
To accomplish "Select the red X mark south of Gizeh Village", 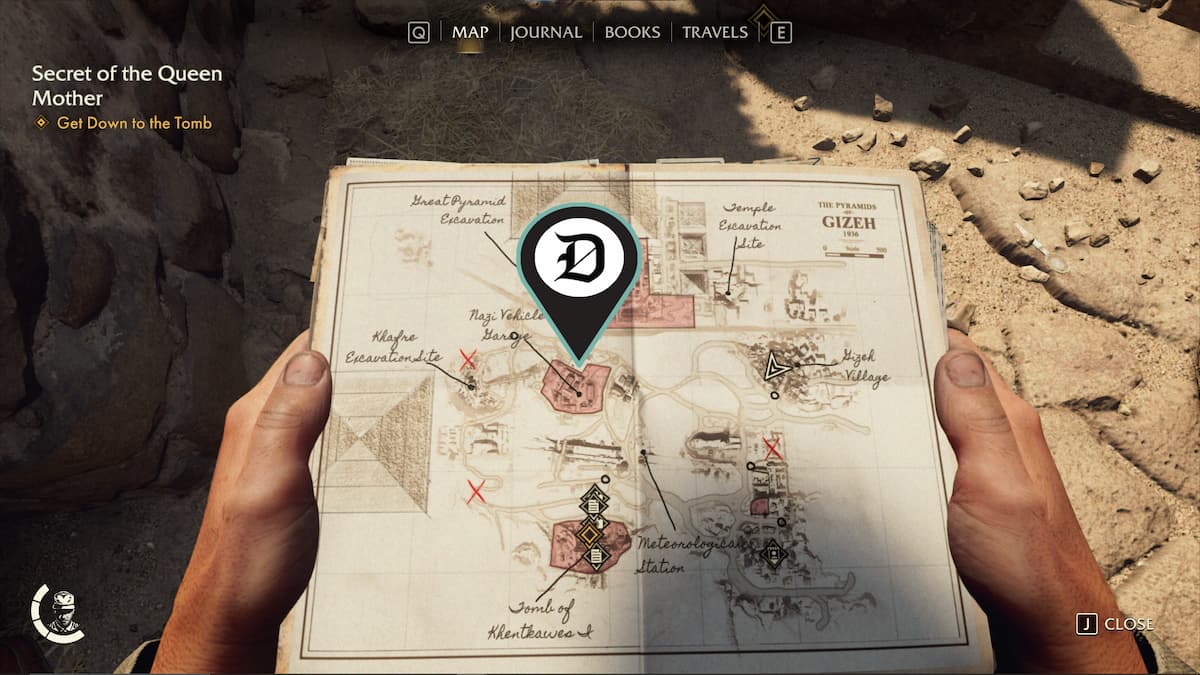I will 772,448.
